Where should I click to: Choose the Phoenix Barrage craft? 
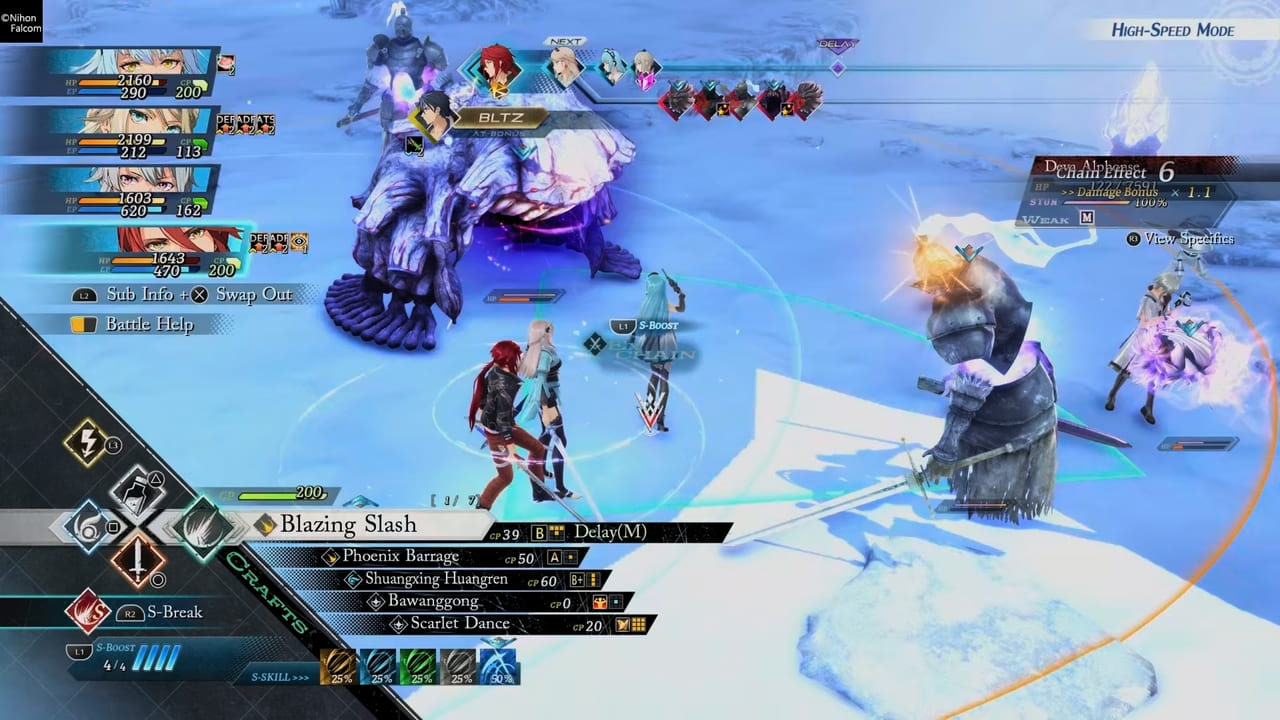coord(400,557)
